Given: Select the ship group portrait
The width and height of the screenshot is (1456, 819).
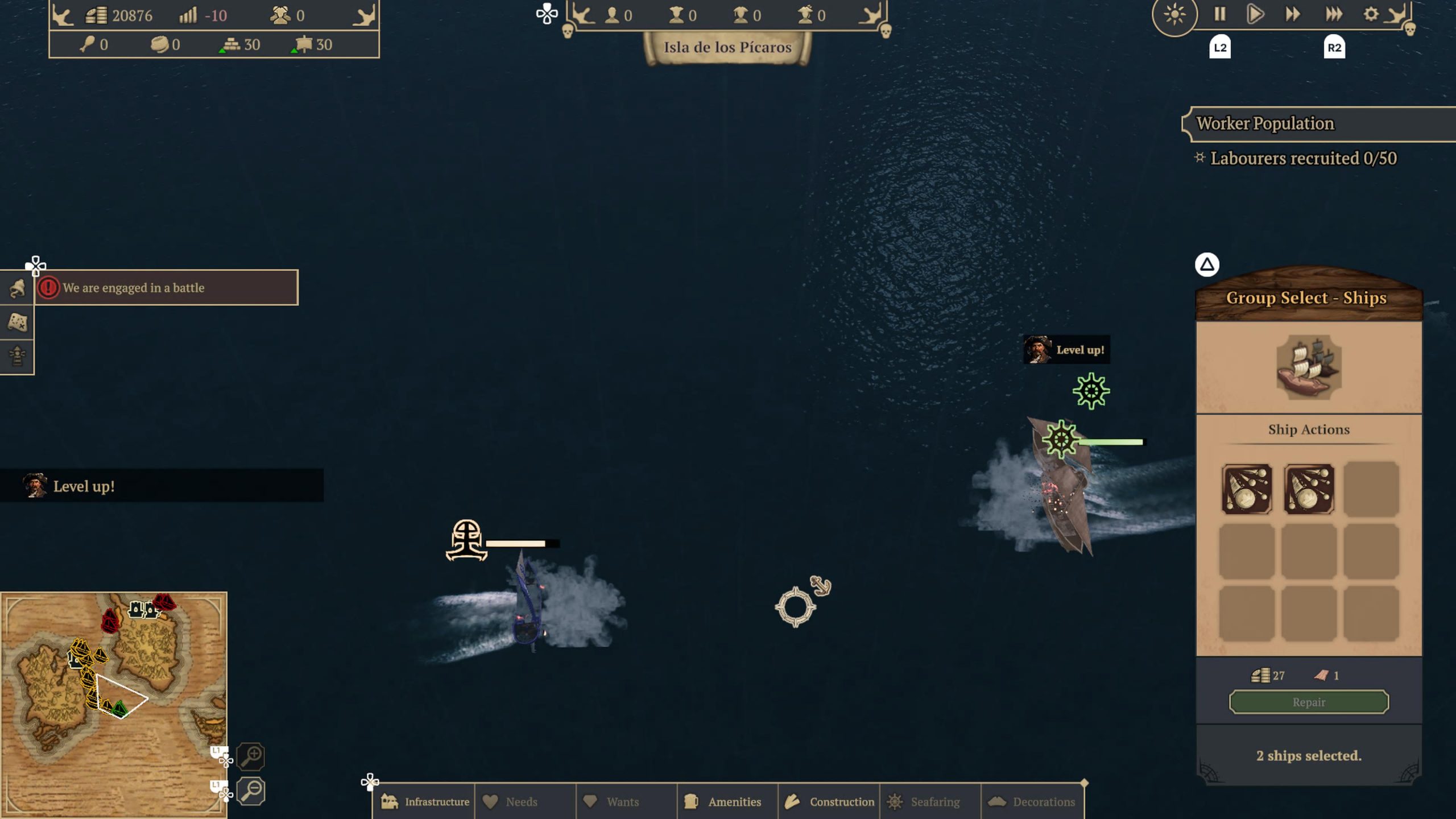Looking at the screenshot, I should (x=1309, y=367).
